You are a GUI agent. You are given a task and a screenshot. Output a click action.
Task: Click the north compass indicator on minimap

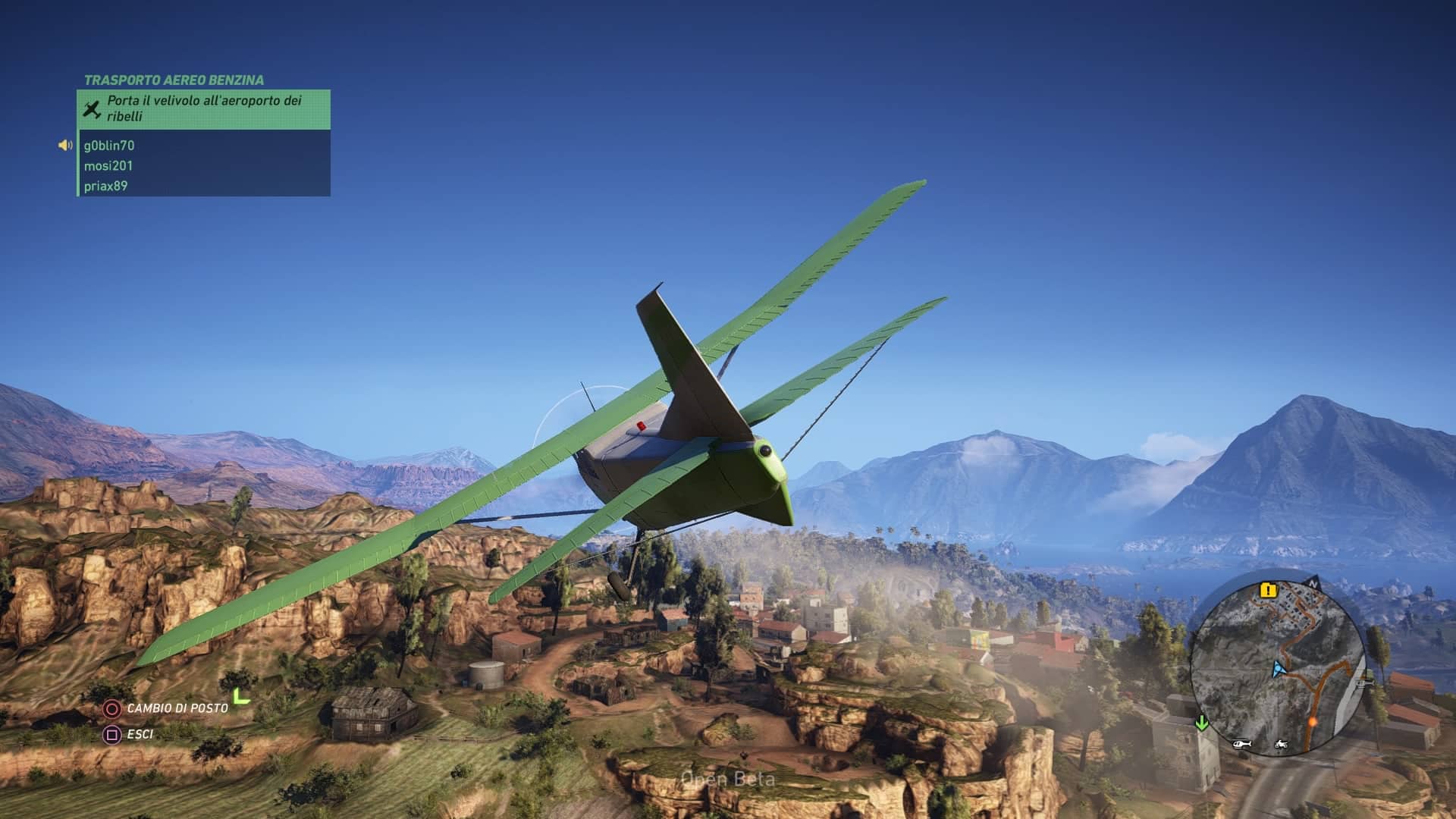(x=1313, y=585)
